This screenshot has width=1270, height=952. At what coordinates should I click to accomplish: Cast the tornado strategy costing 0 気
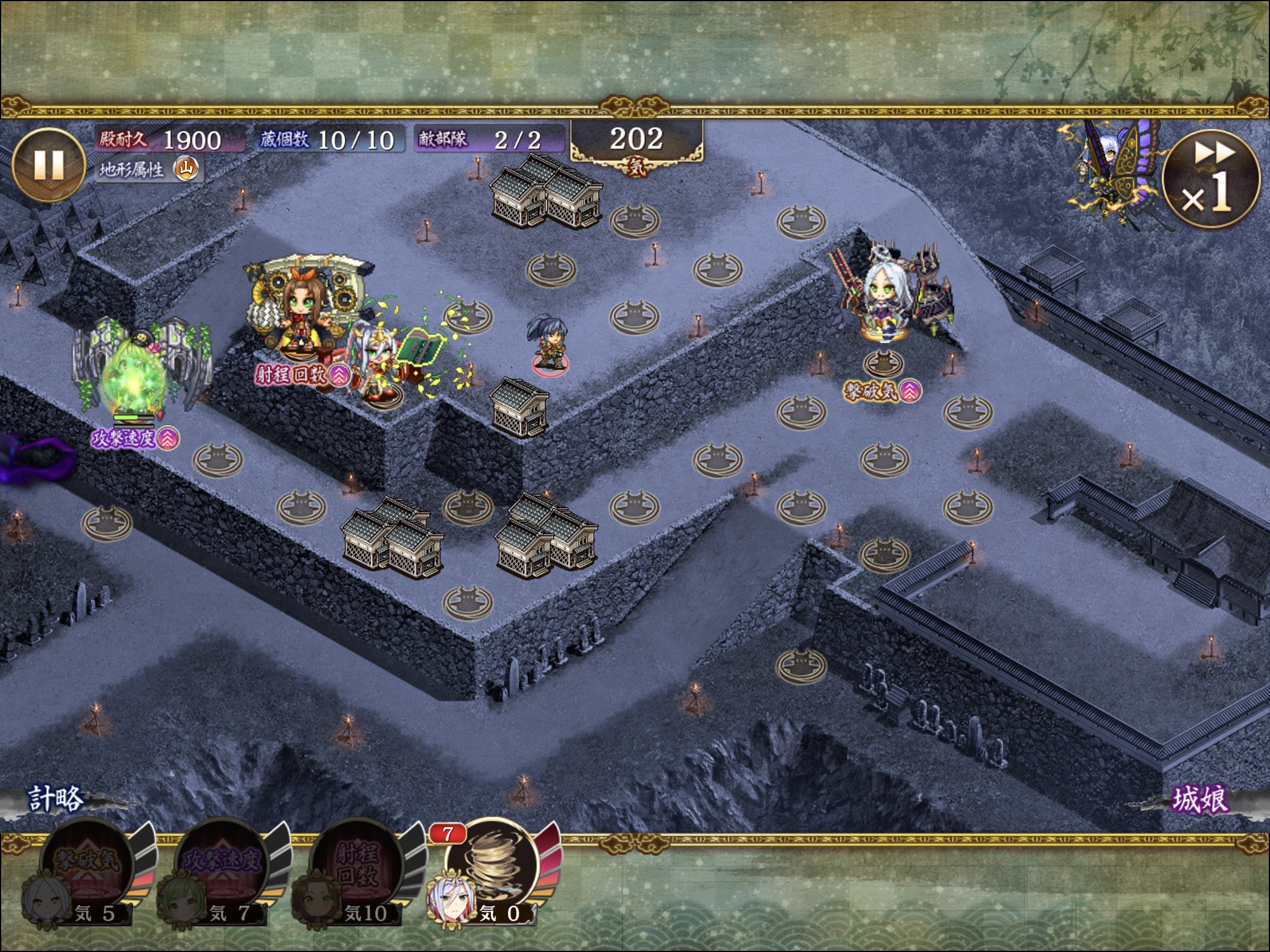point(493,868)
